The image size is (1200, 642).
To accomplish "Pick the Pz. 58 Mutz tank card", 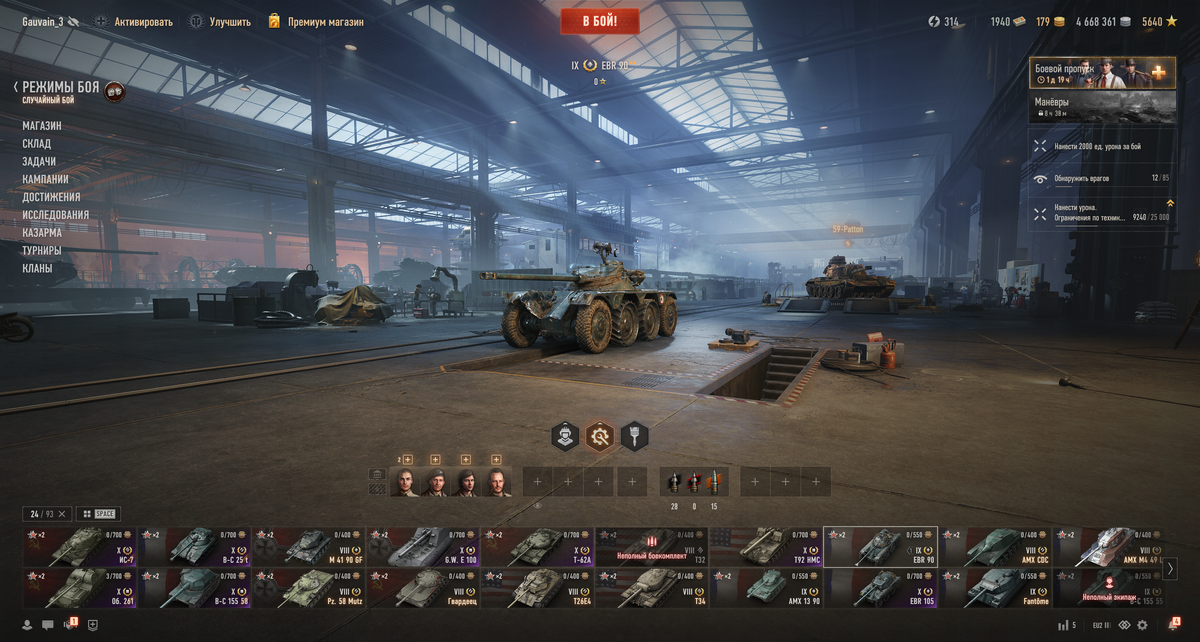I will [x=308, y=588].
